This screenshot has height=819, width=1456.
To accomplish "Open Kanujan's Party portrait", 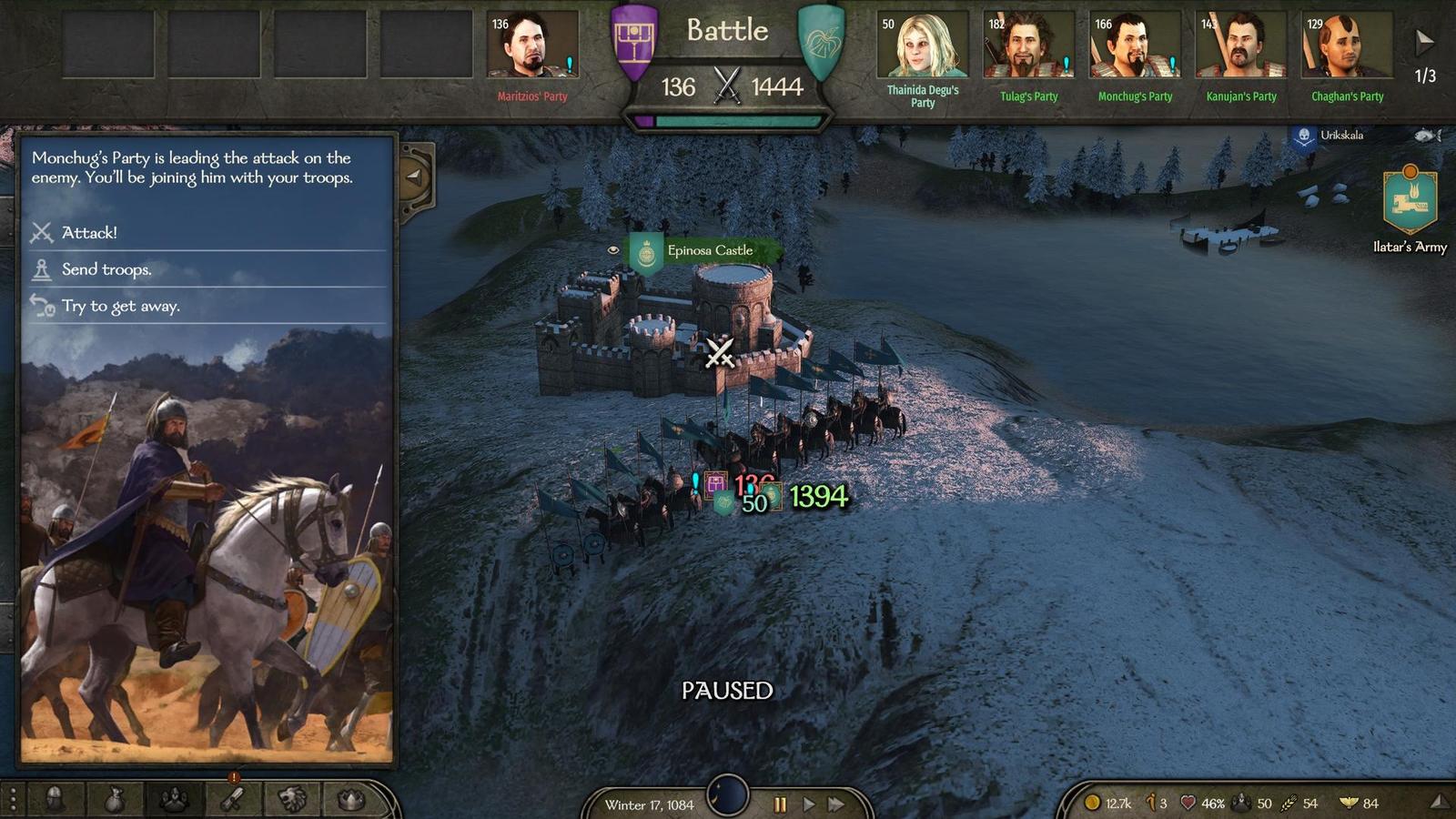I will point(1241,45).
